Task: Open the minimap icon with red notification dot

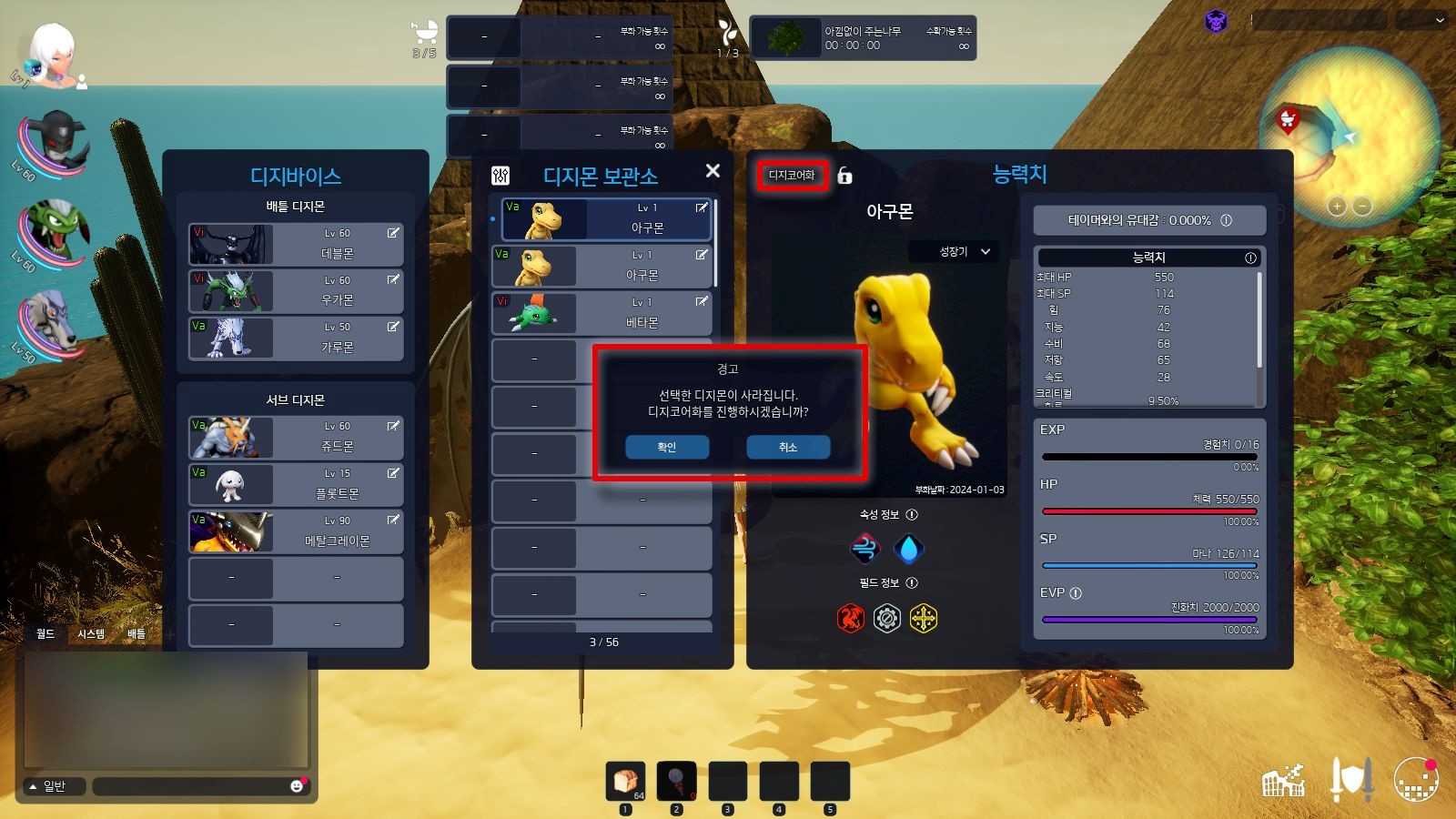Action: click(x=1416, y=781)
